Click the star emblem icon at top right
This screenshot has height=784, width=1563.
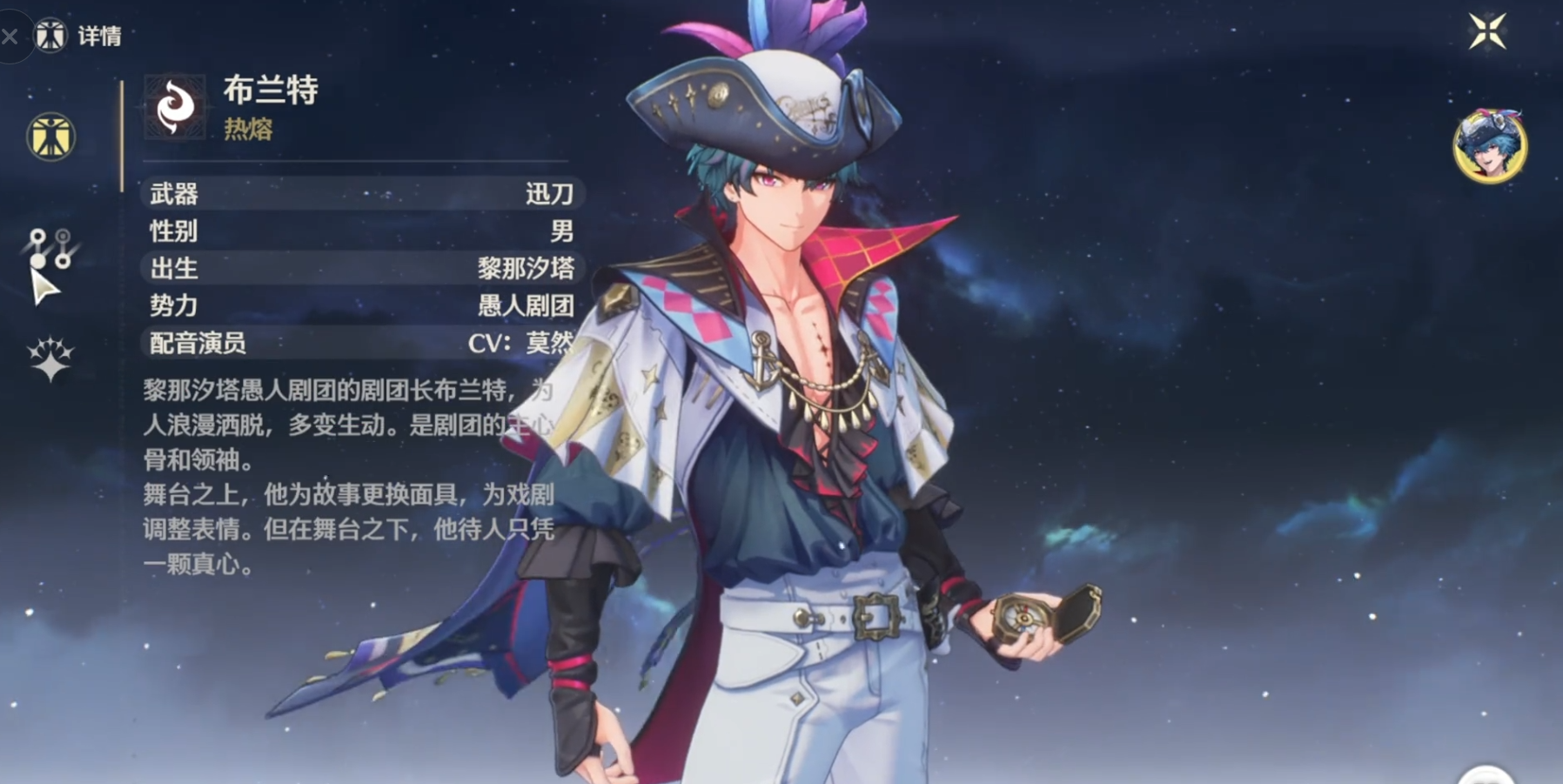1486,30
